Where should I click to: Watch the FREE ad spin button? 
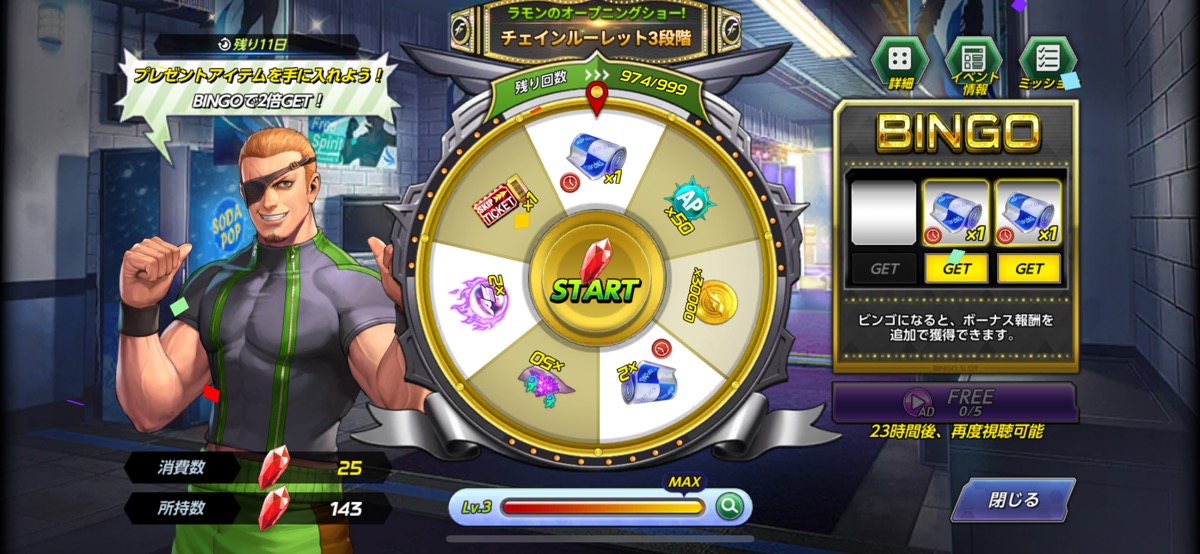[955, 402]
